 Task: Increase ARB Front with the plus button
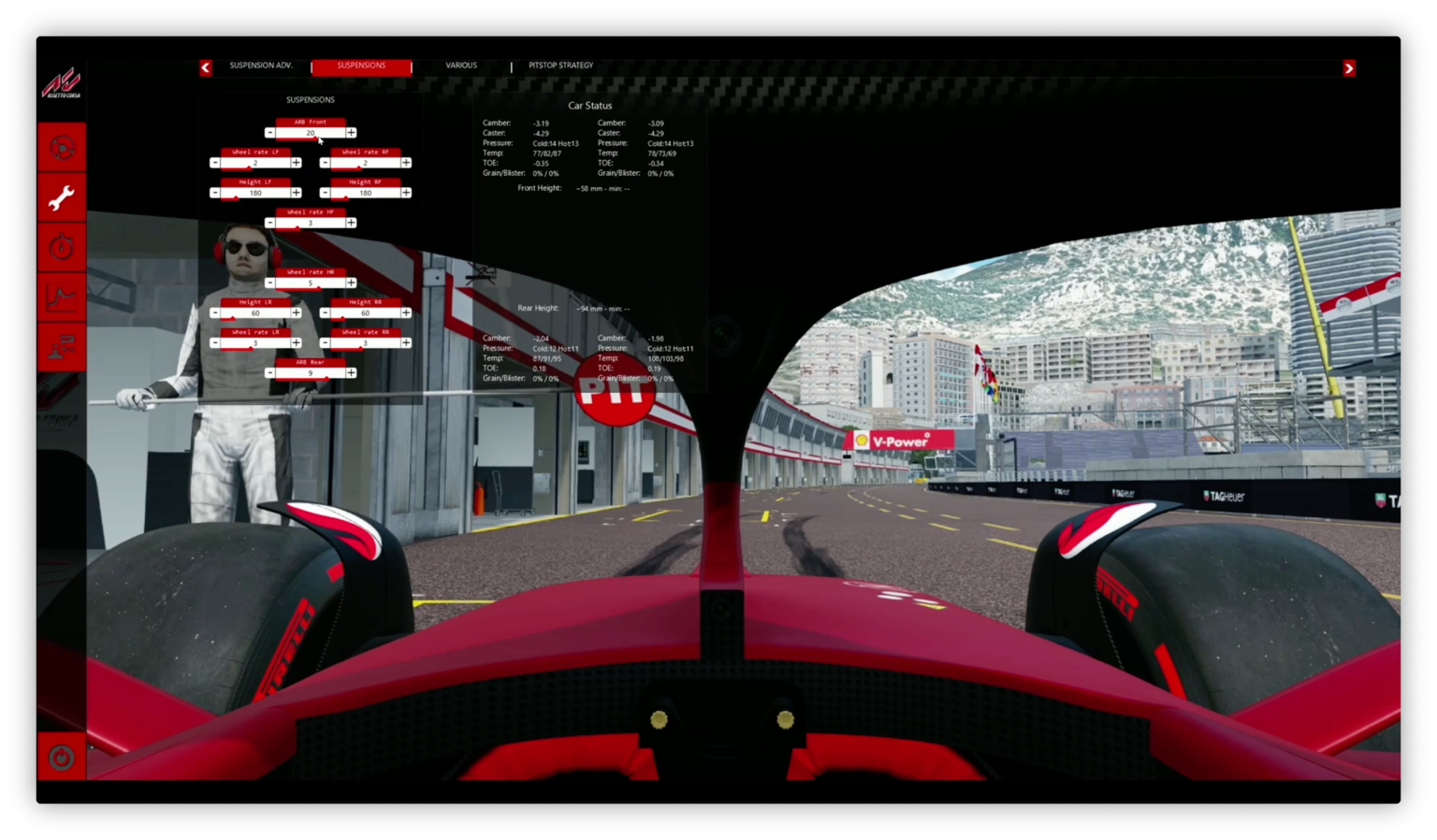(351, 133)
